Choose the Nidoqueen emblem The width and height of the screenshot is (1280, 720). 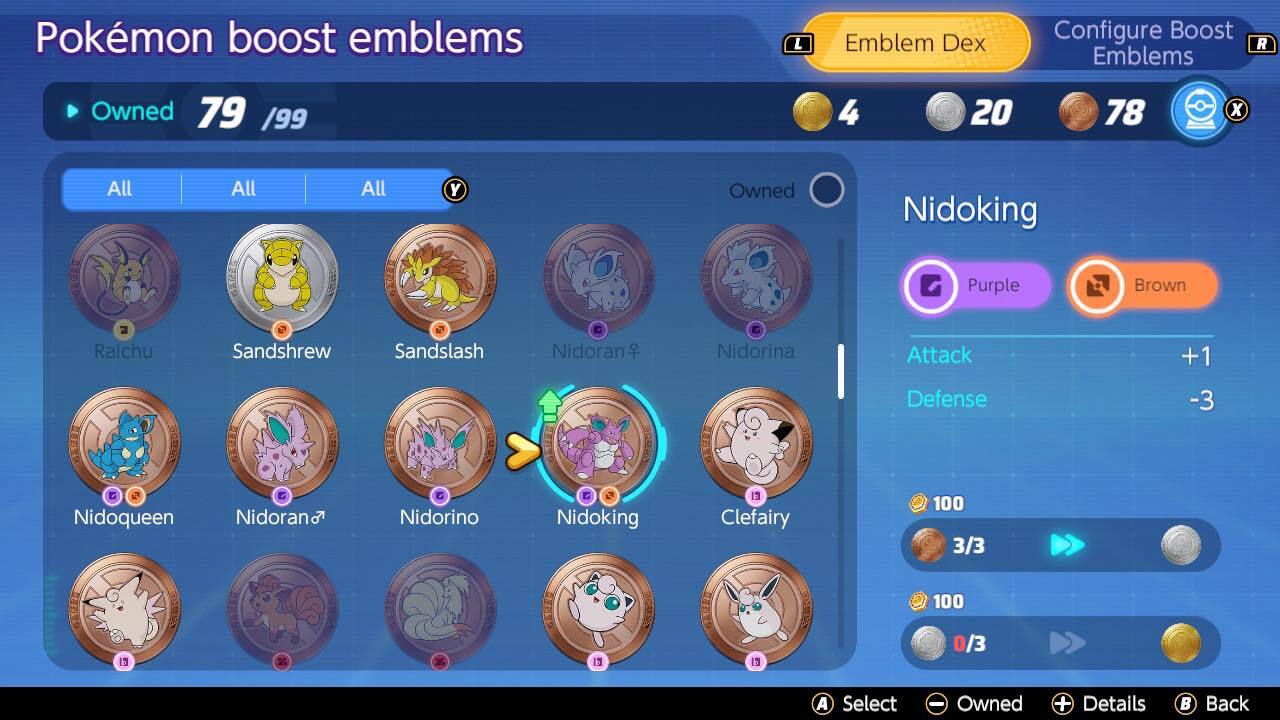click(x=124, y=443)
